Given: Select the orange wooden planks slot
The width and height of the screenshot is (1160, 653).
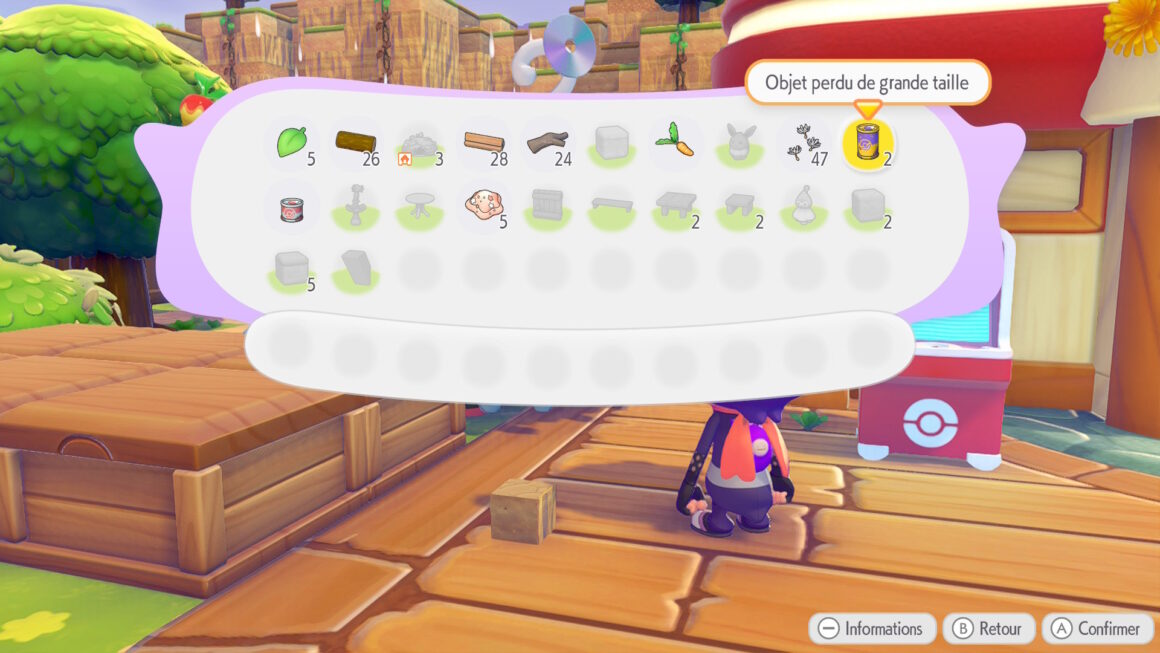Looking at the screenshot, I should click(483, 142).
